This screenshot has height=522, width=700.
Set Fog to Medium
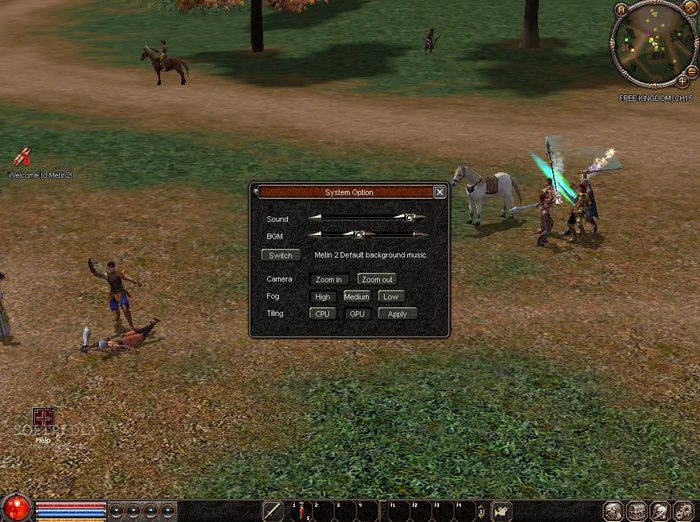pos(357,297)
